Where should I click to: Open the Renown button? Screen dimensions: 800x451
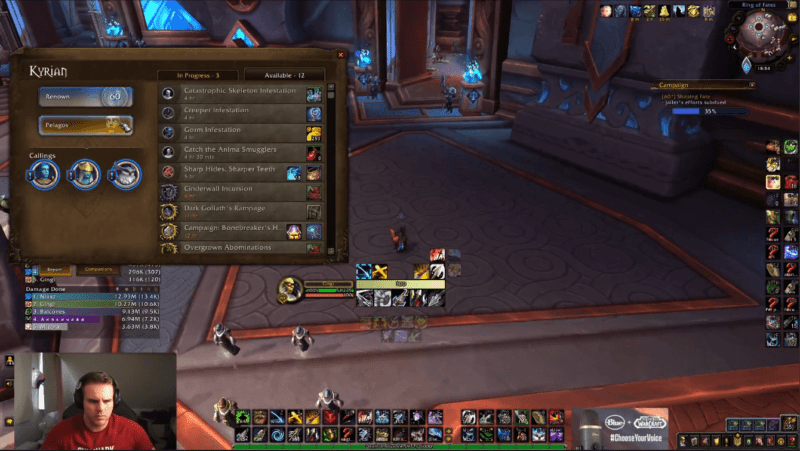86,96
